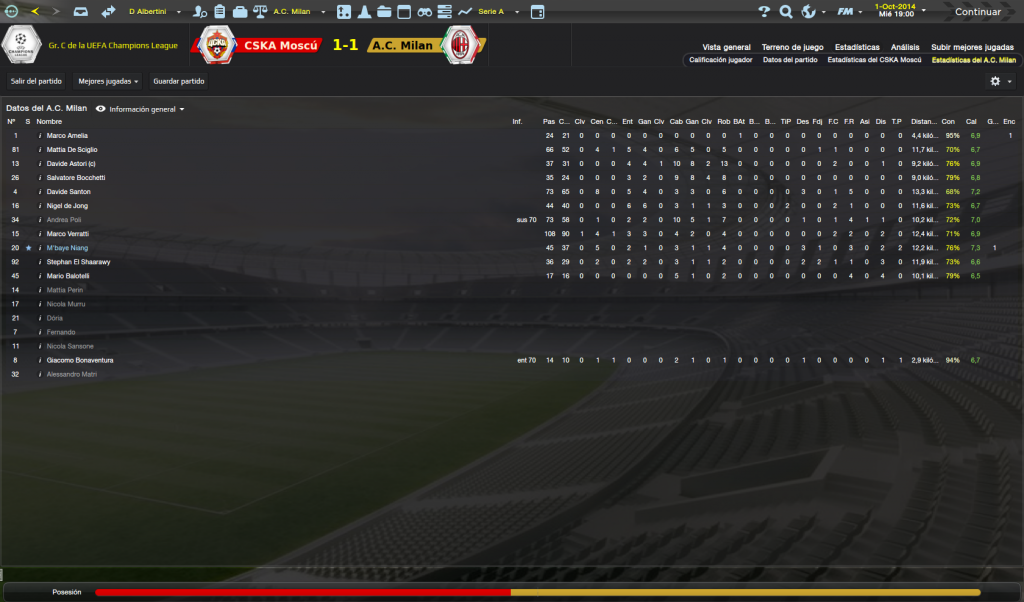Click the Continuar button
This screenshot has width=1024, height=602.
pyautogui.click(x=976, y=12)
